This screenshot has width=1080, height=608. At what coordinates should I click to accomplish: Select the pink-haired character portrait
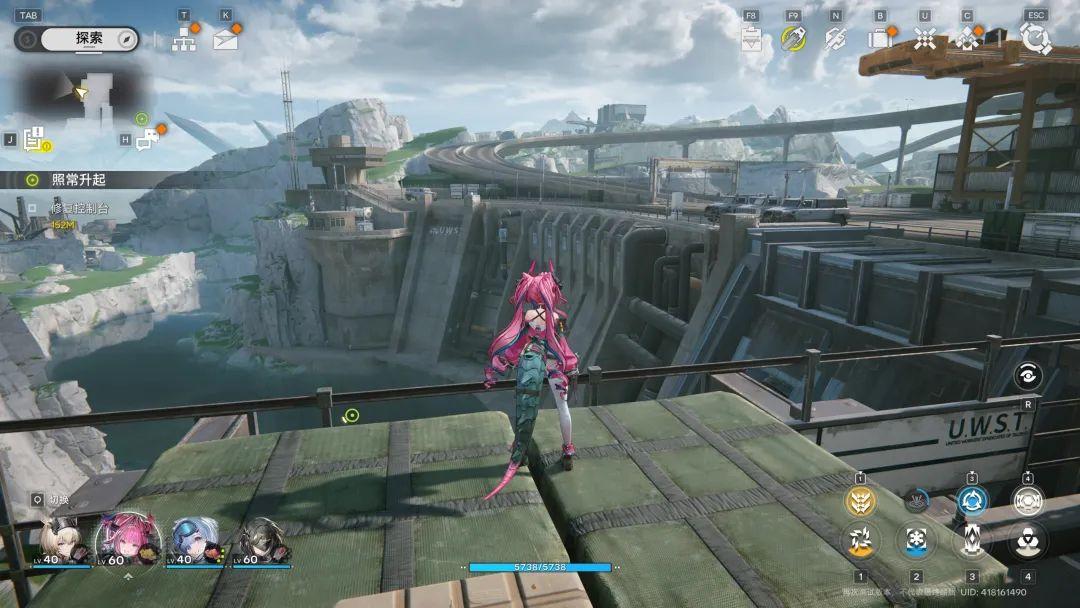(127, 540)
